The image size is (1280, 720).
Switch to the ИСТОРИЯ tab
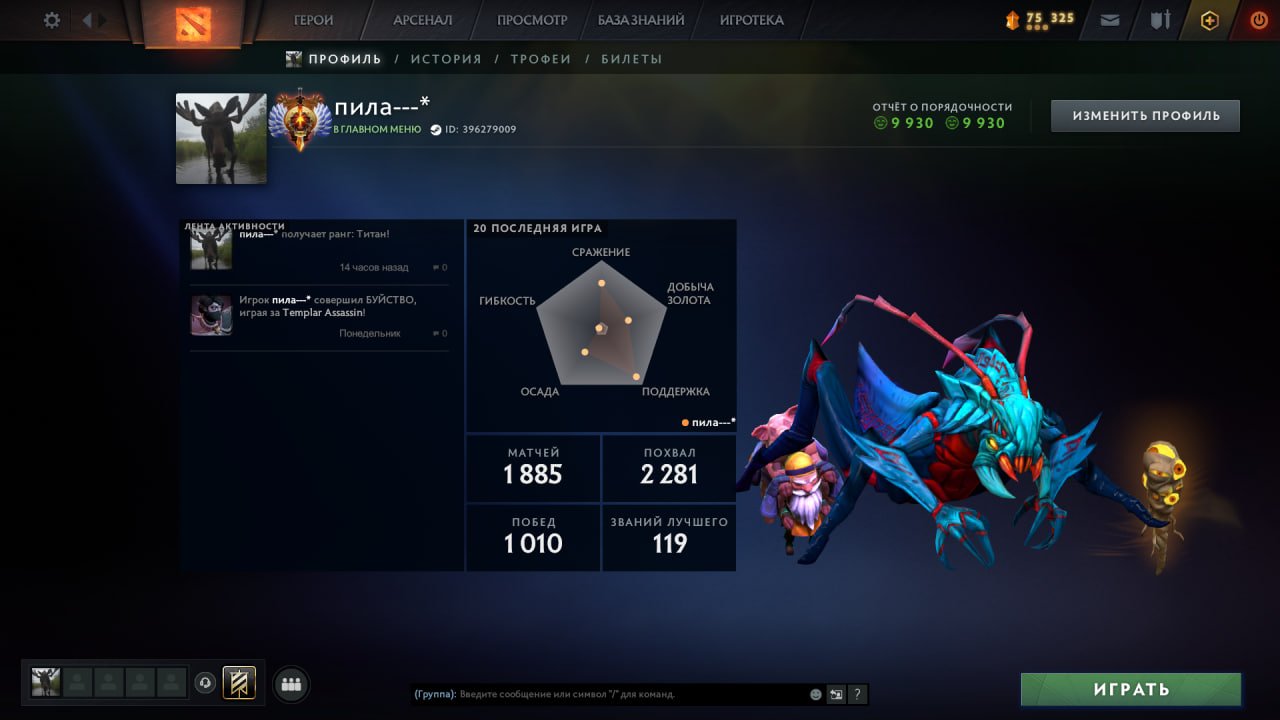446,59
